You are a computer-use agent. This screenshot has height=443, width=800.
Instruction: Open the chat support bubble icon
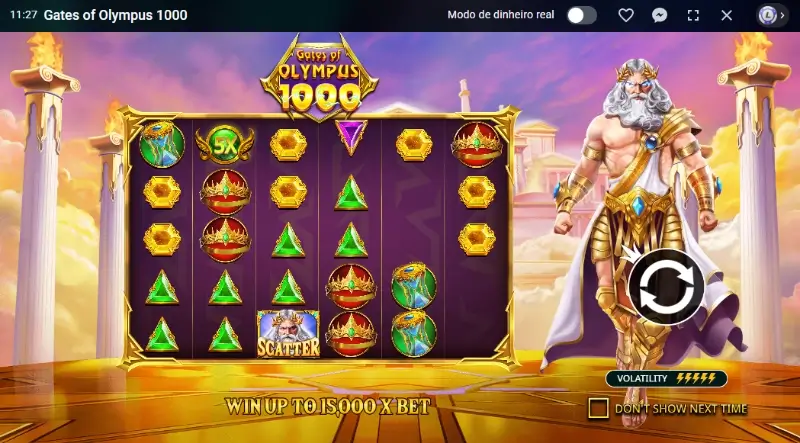coord(660,15)
